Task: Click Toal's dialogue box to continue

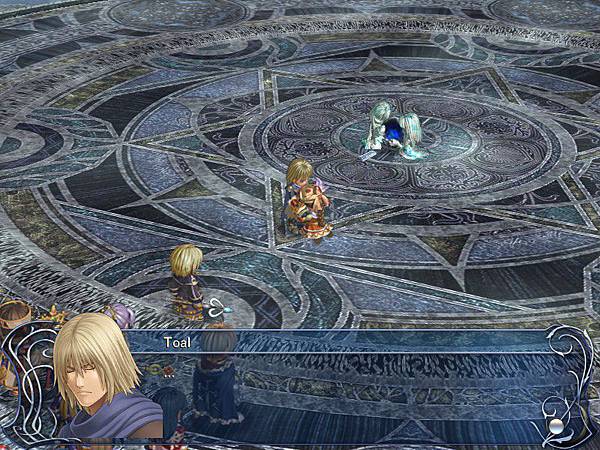Action: click(350, 390)
